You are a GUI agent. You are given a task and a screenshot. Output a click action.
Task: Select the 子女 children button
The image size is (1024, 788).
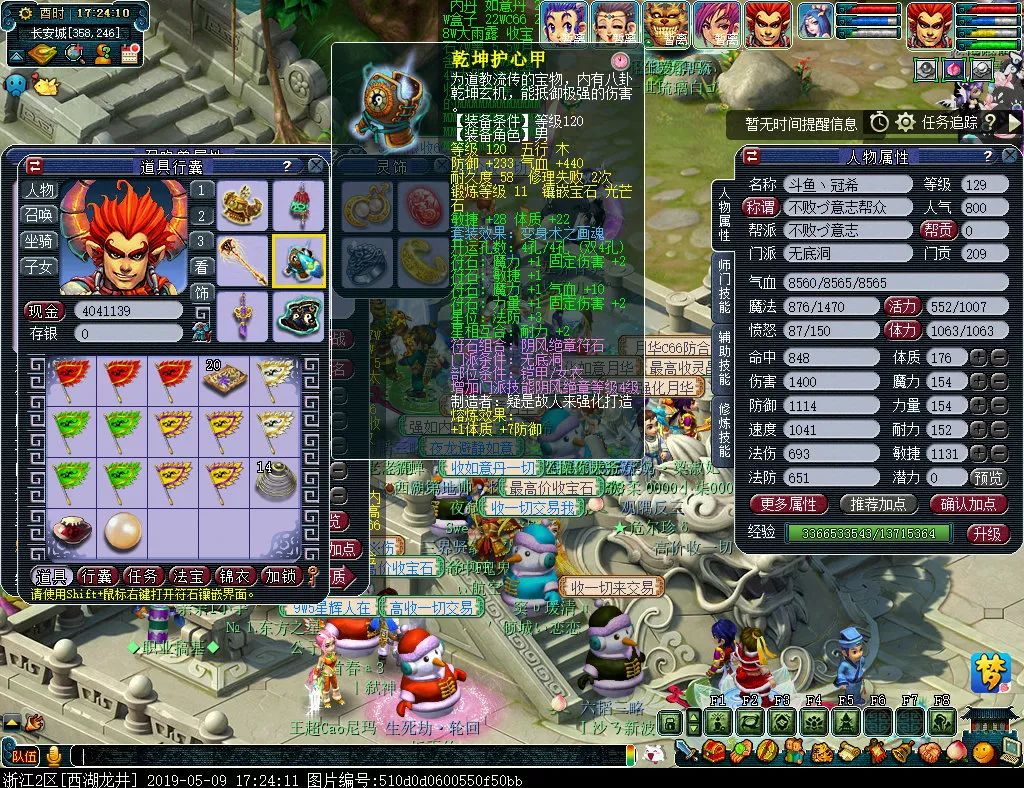[x=40, y=267]
